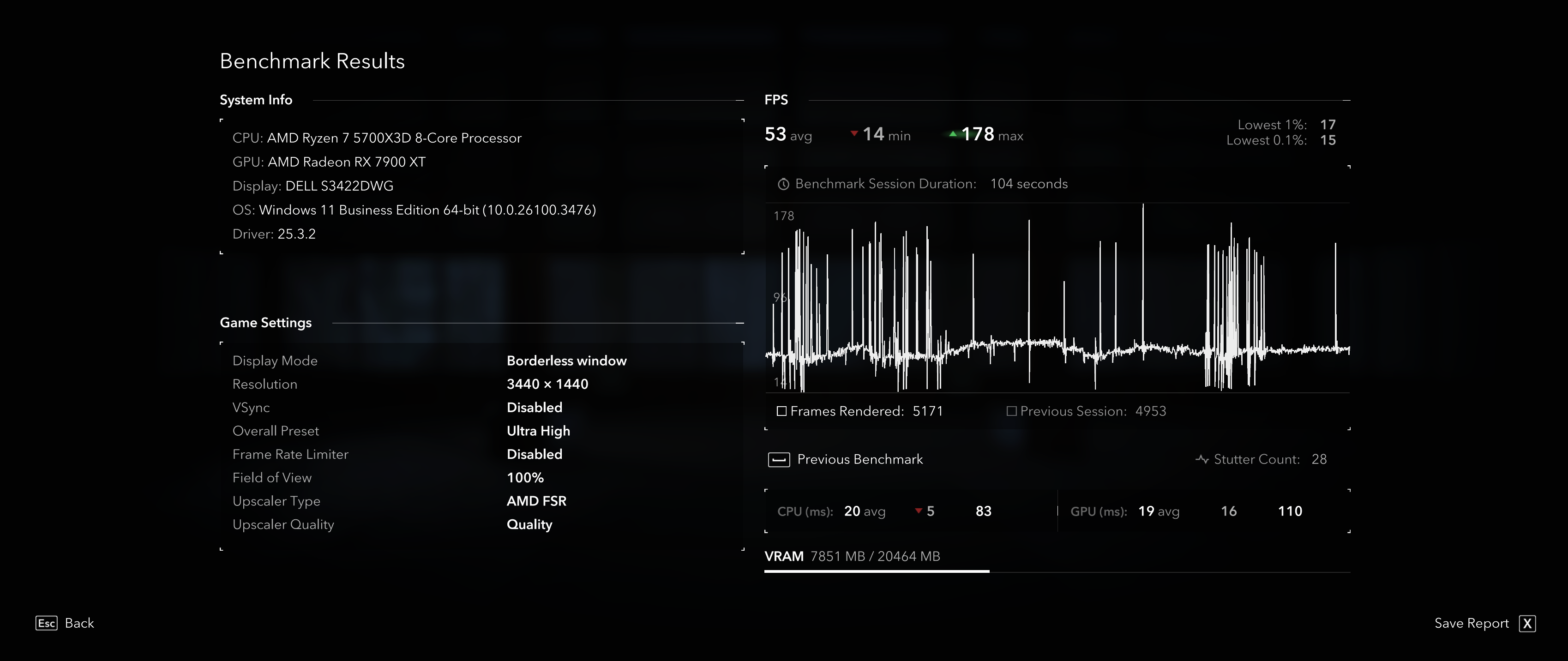The height and width of the screenshot is (661, 1568).
Task: Click the clock icon beside Benchmark Session Duration
Action: (x=784, y=184)
